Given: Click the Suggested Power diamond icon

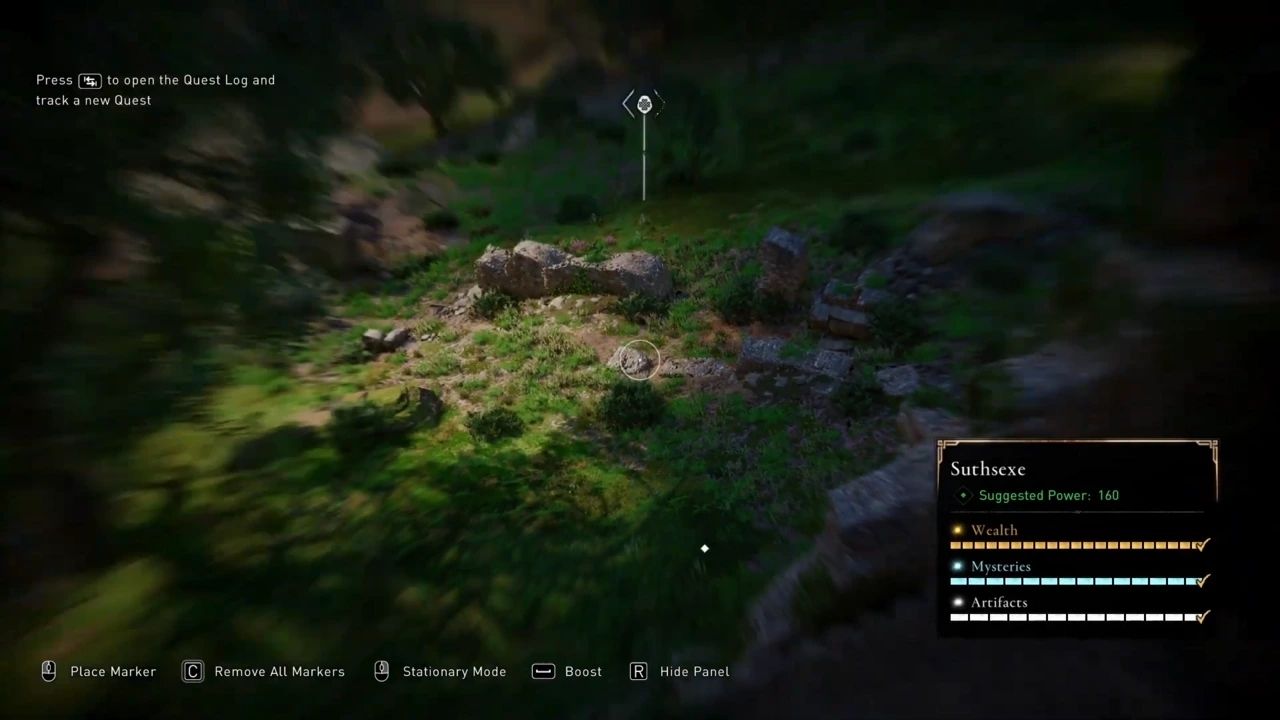Looking at the screenshot, I should pos(963,495).
